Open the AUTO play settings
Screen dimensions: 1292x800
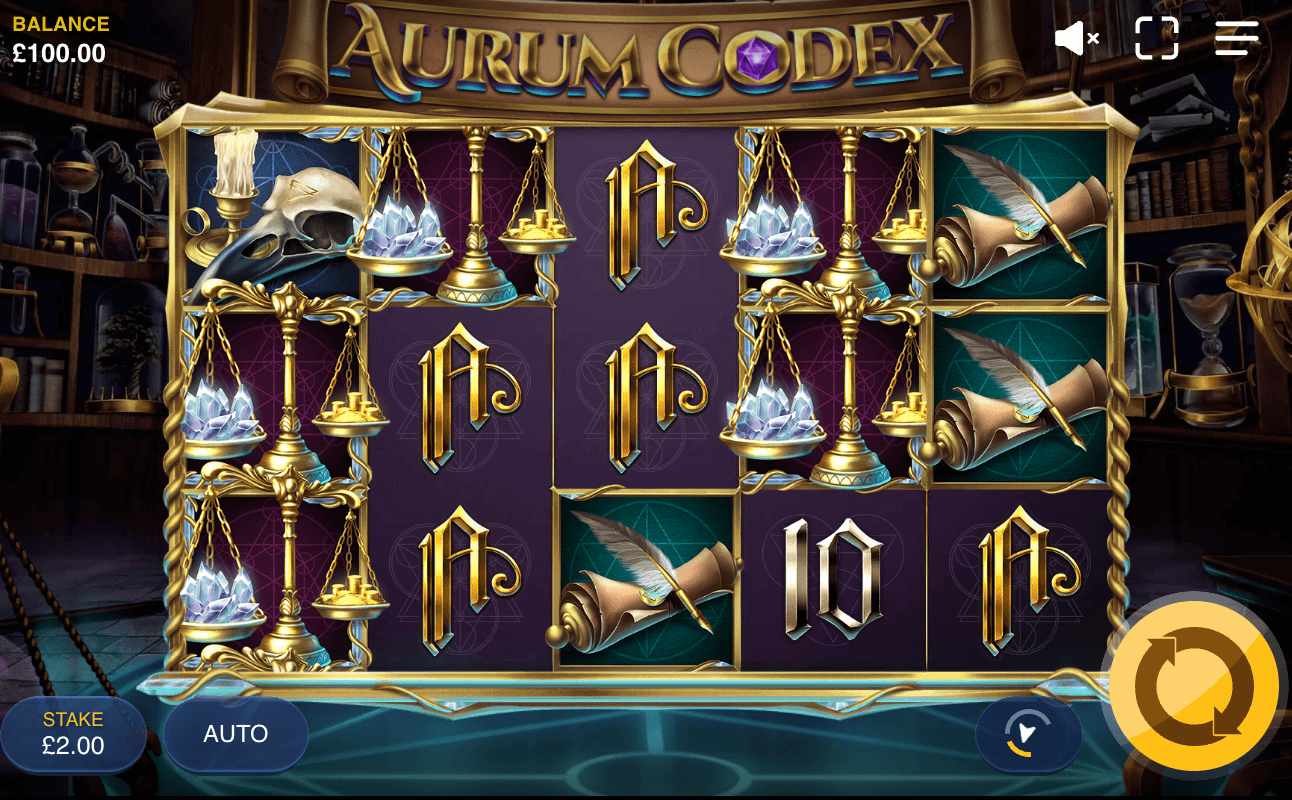point(236,732)
